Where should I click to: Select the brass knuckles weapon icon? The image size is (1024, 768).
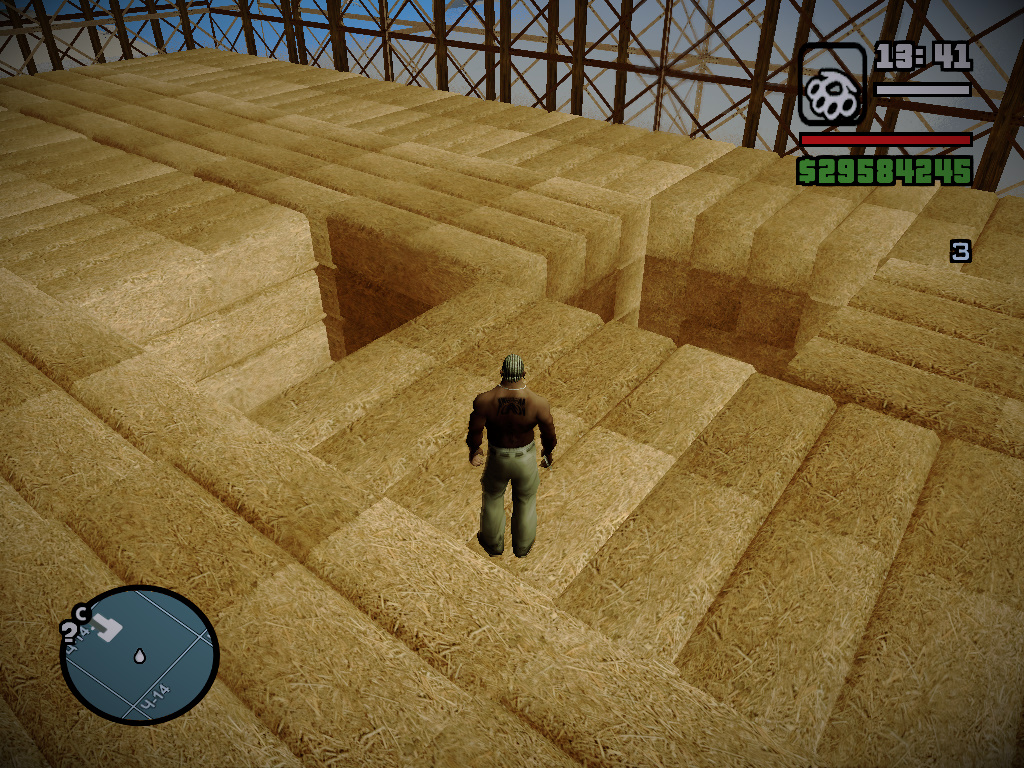click(x=832, y=85)
